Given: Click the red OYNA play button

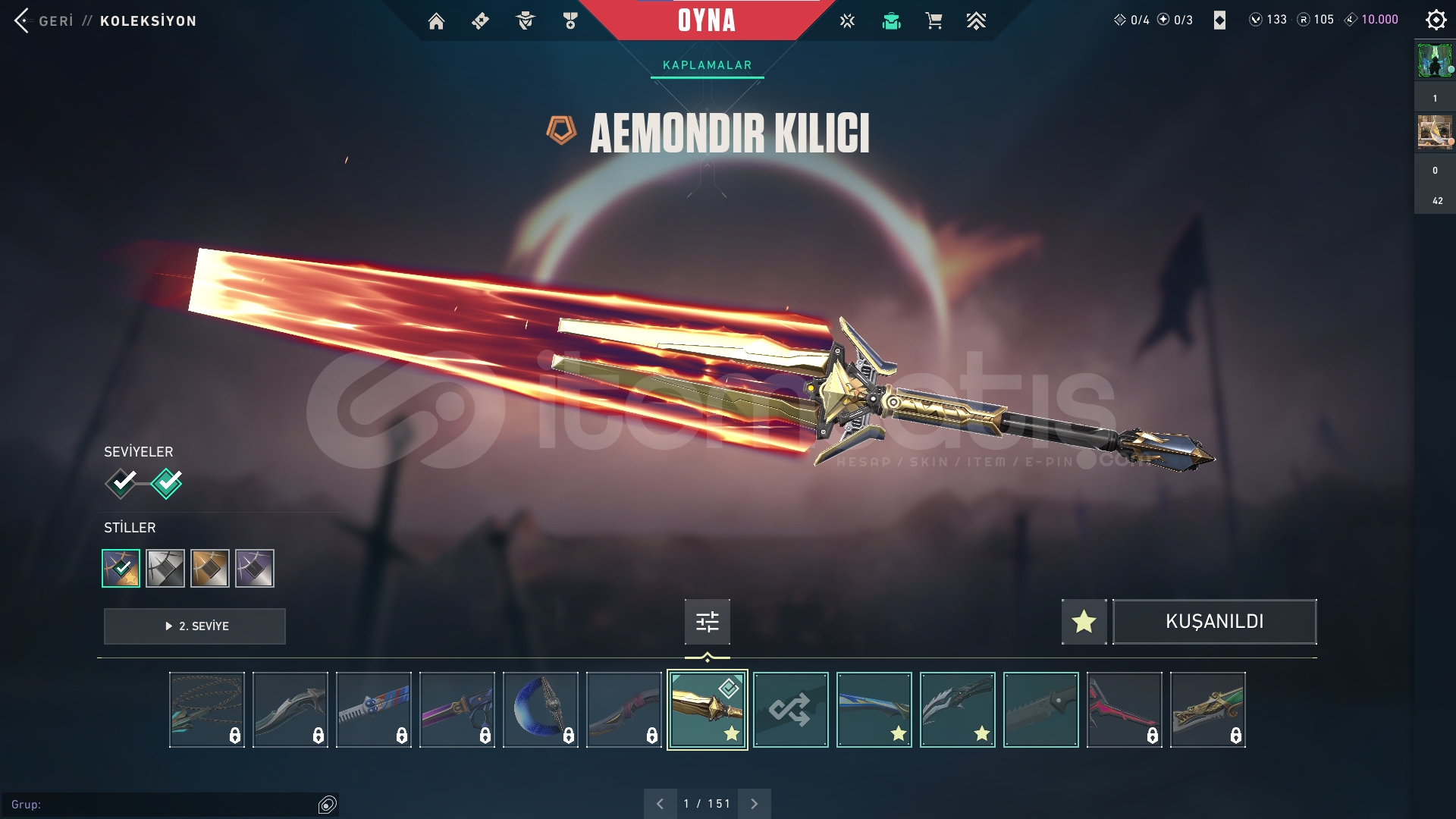Looking at the screenshot, I should pyautogui.click(x=706, y=20).
